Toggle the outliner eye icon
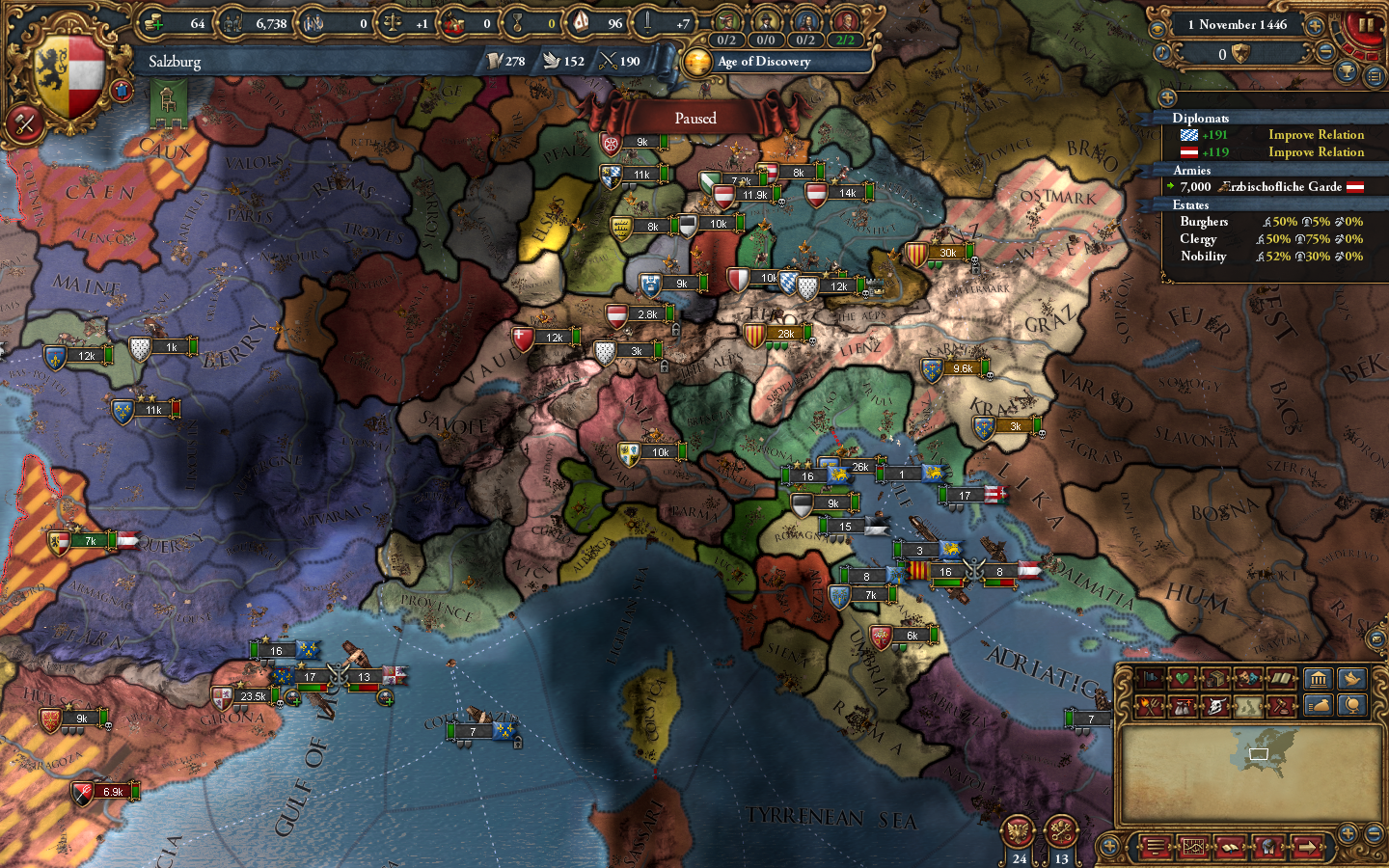The width and height of the screenshot is (1389, 868). [1157, 30]
